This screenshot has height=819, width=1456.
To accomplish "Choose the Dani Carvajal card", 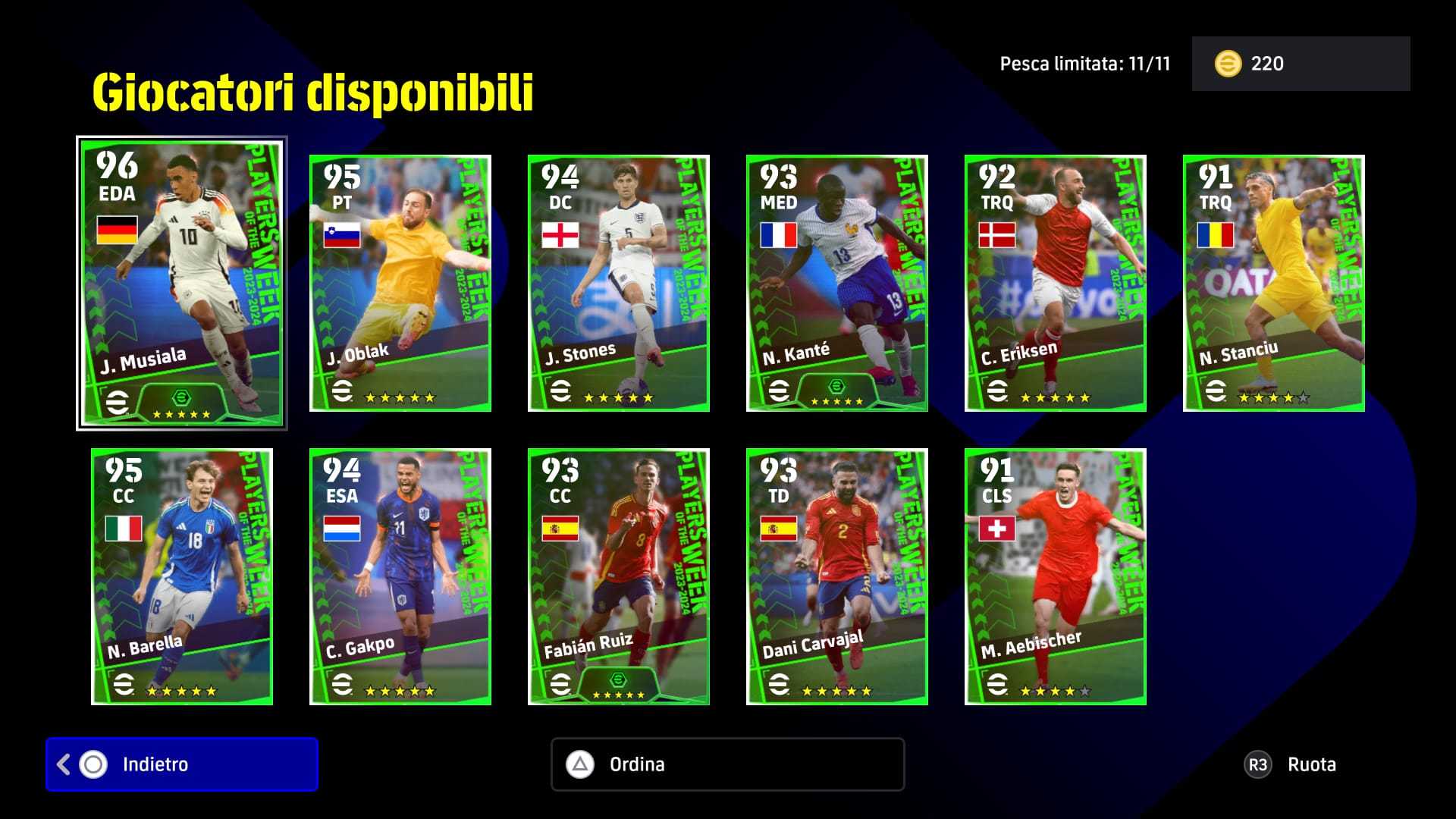I will [x=837, y=576].
